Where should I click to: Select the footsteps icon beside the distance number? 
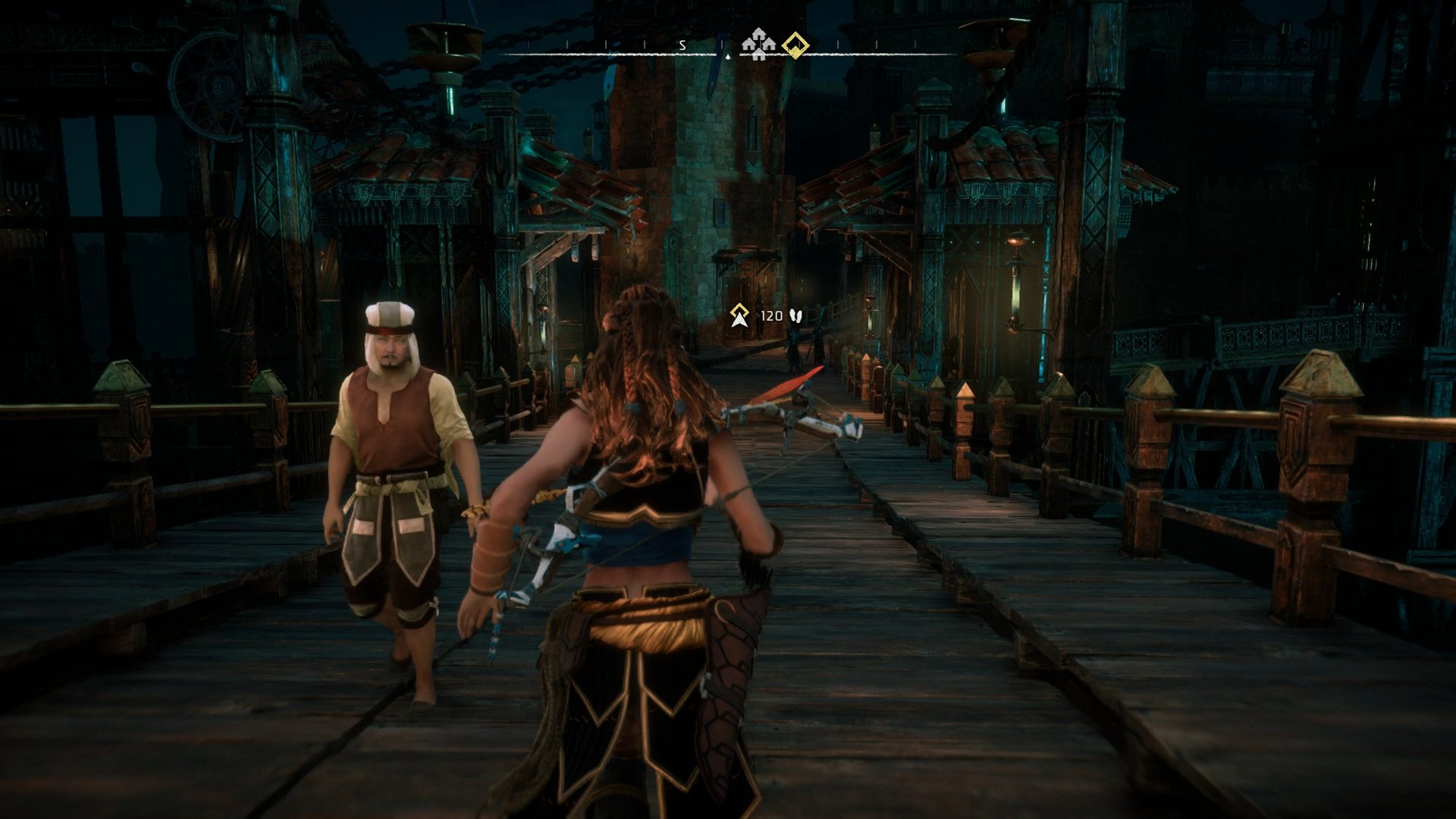click(796, 316)
